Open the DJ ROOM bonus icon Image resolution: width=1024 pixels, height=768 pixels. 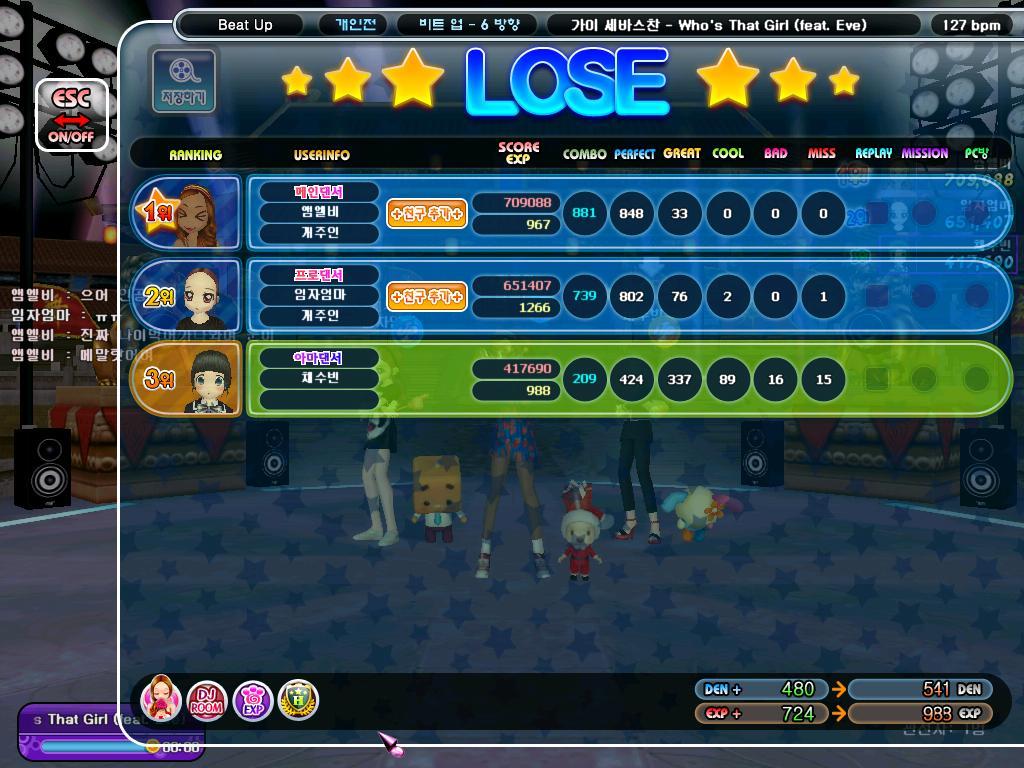(x=207, y=700)
